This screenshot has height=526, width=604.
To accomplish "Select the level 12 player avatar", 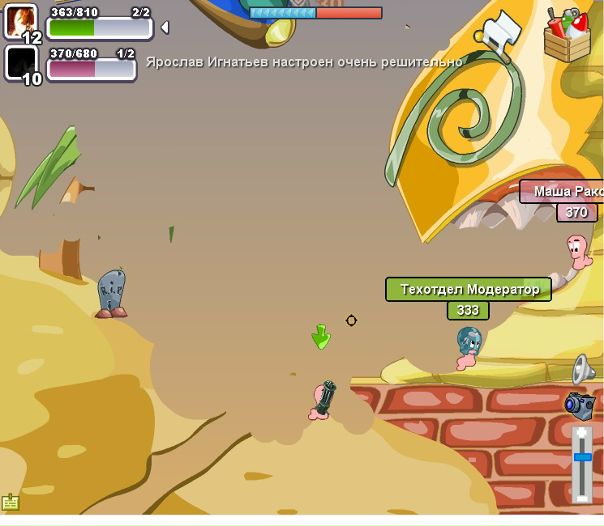I will click(x=22, y=22).
